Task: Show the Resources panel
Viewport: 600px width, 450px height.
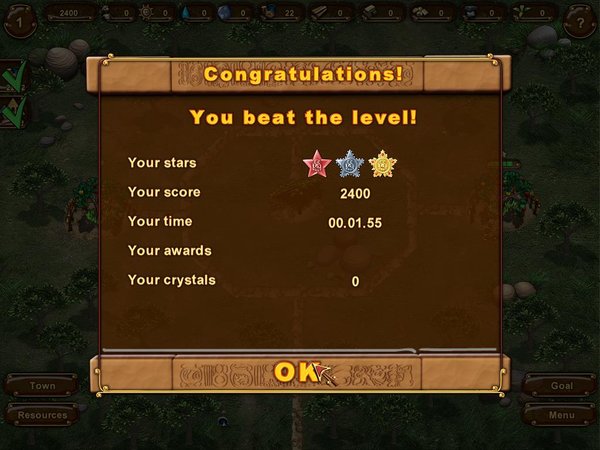Action: click(42, 414)
